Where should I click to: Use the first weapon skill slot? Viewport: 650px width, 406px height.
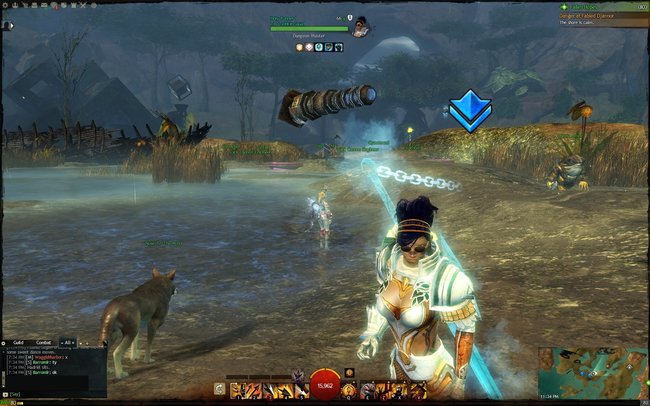coord(236,390)
